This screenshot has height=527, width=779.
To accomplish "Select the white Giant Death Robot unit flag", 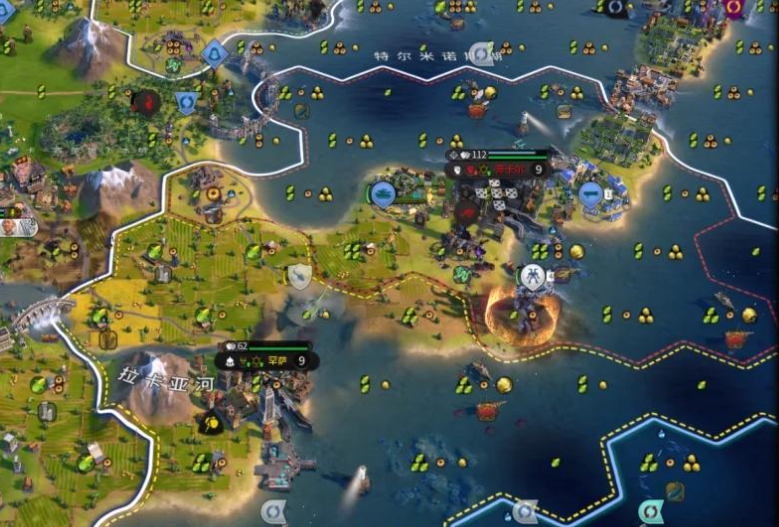I will (532, 277).
